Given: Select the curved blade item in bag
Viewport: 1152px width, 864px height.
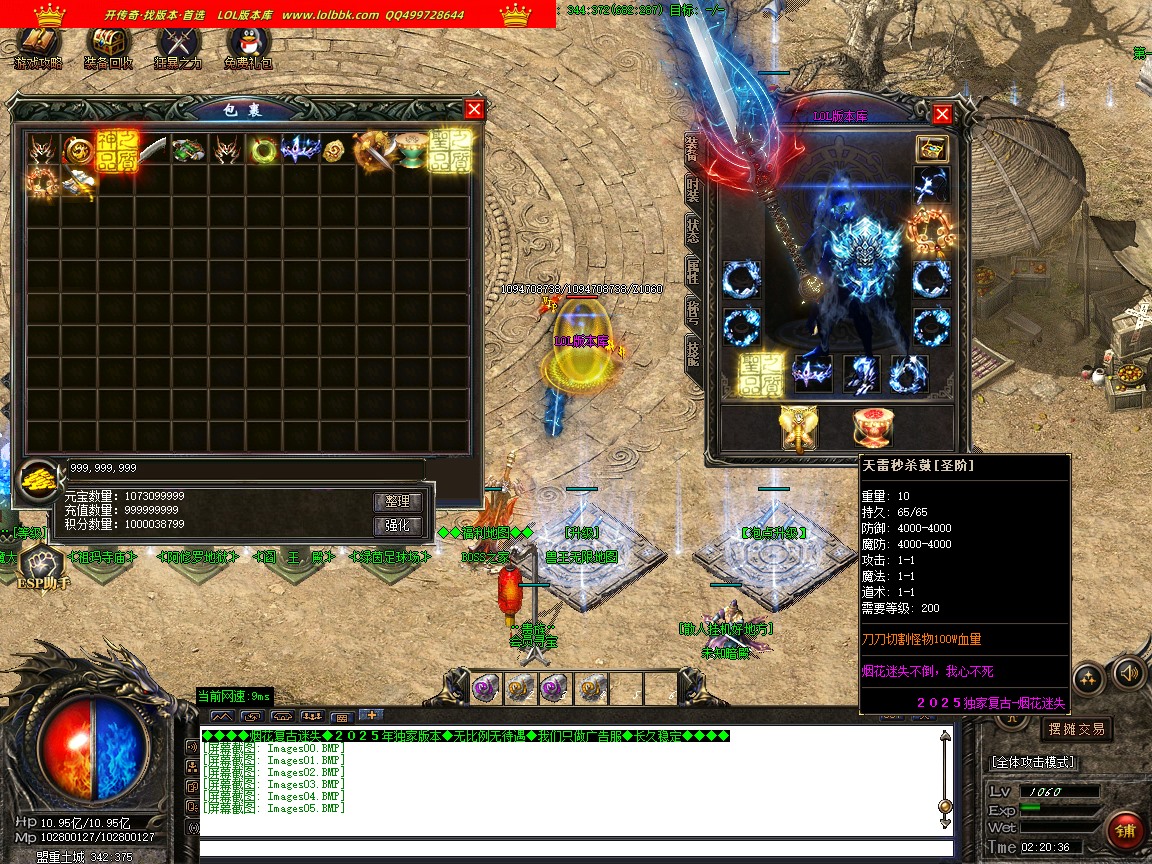Looking at the screenshot, I should pyautogui.click(x=153, y=150).
